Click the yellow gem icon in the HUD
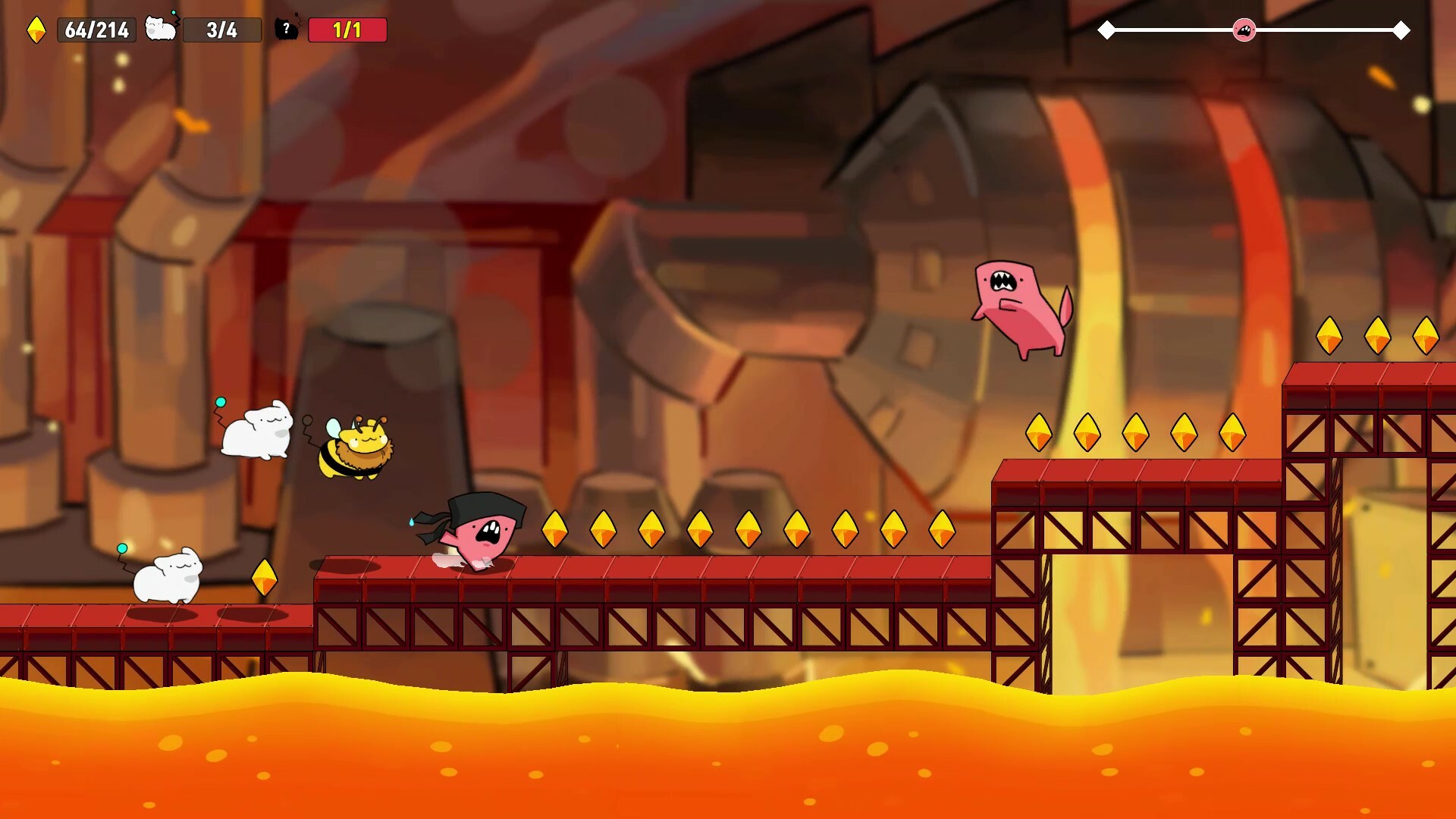This screenshot has height=819, width=1456. [37, 30]
